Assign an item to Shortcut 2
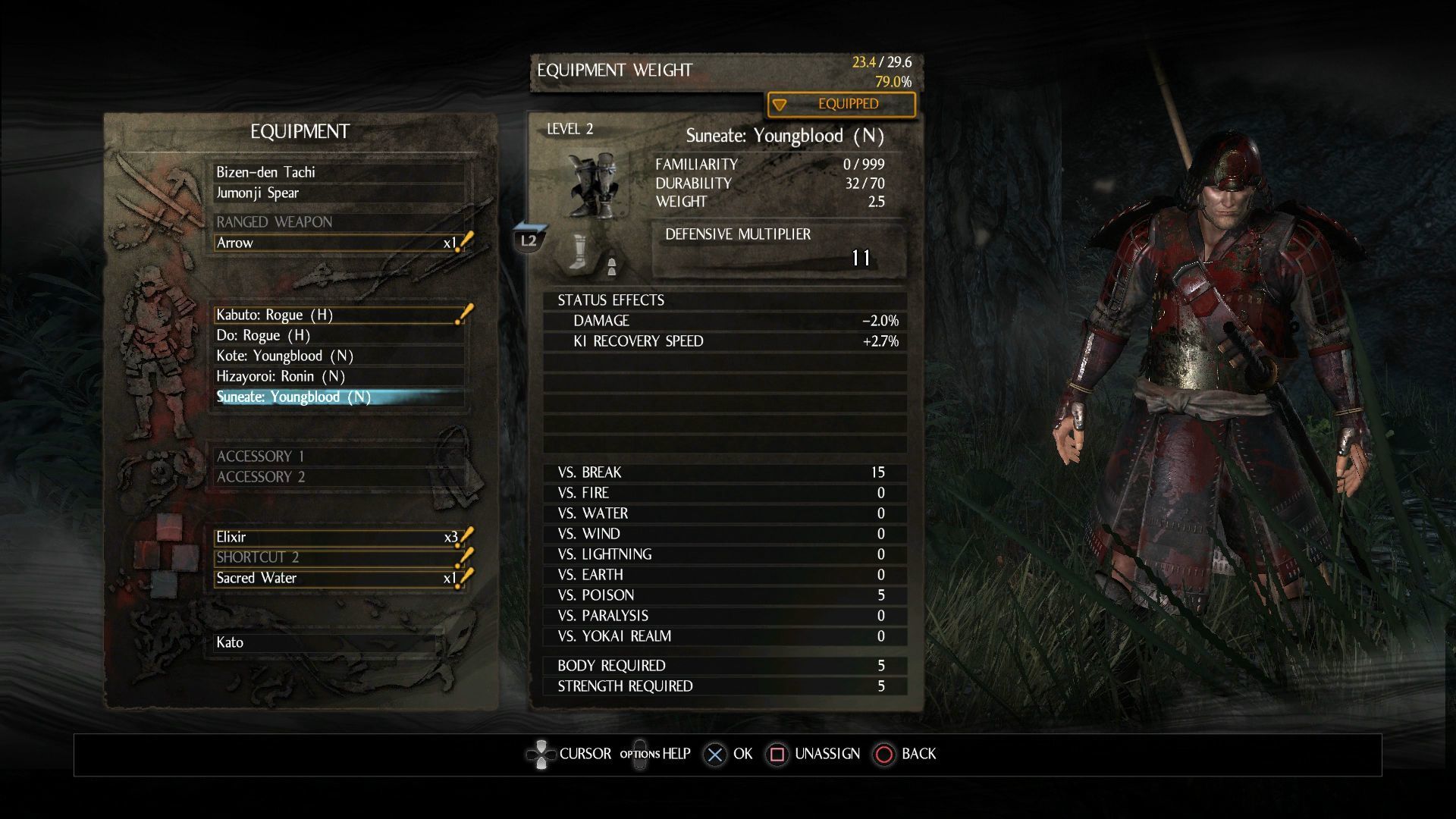 [x=339, y=557]
